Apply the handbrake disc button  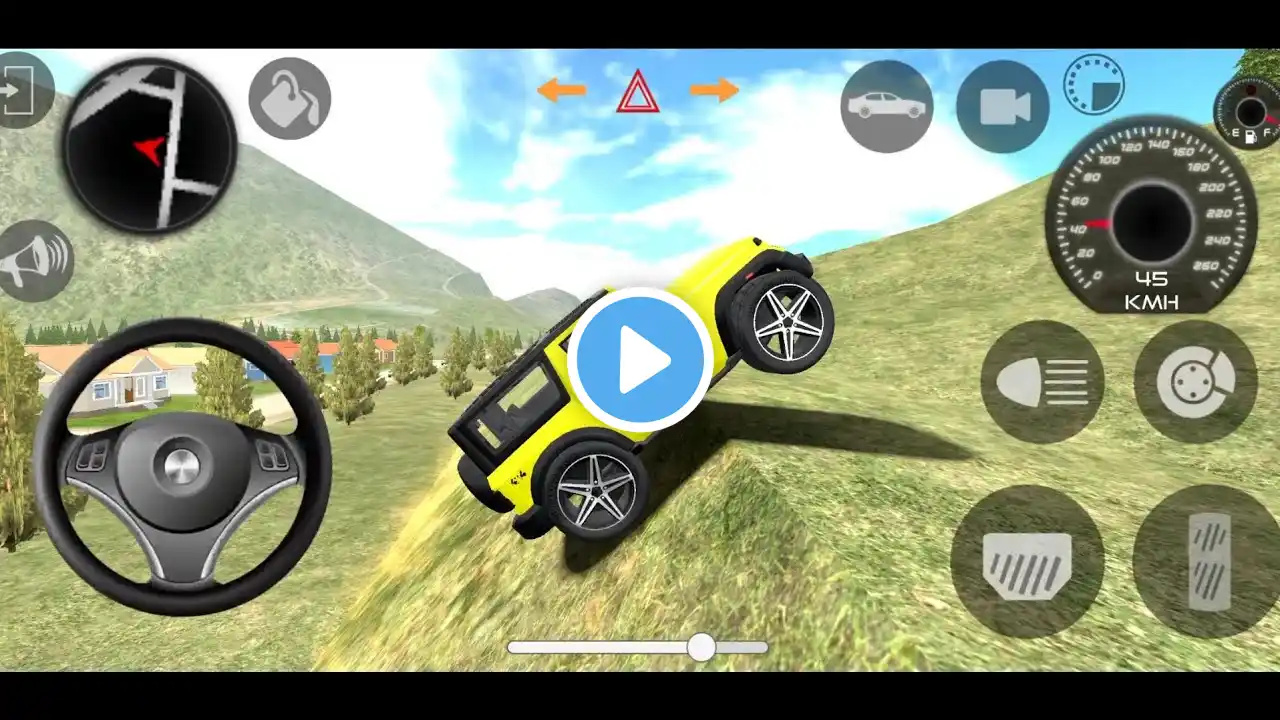pyautogui.click(x=1195, y=382)
